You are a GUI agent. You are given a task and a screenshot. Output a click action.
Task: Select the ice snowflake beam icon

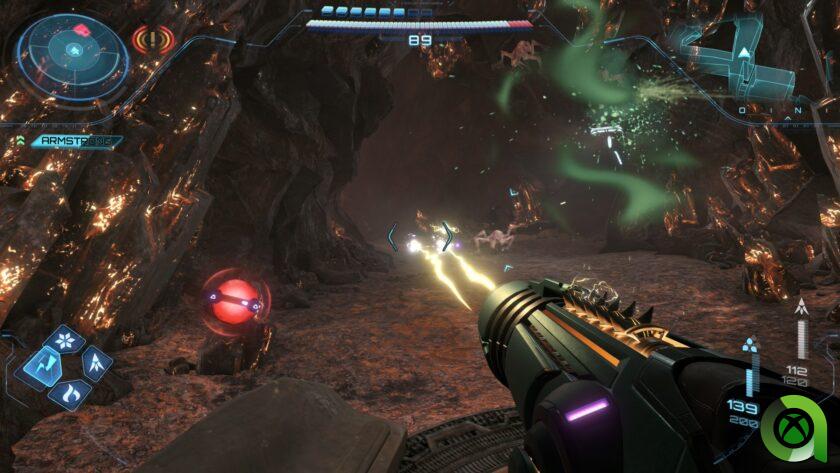pos(65,341)
